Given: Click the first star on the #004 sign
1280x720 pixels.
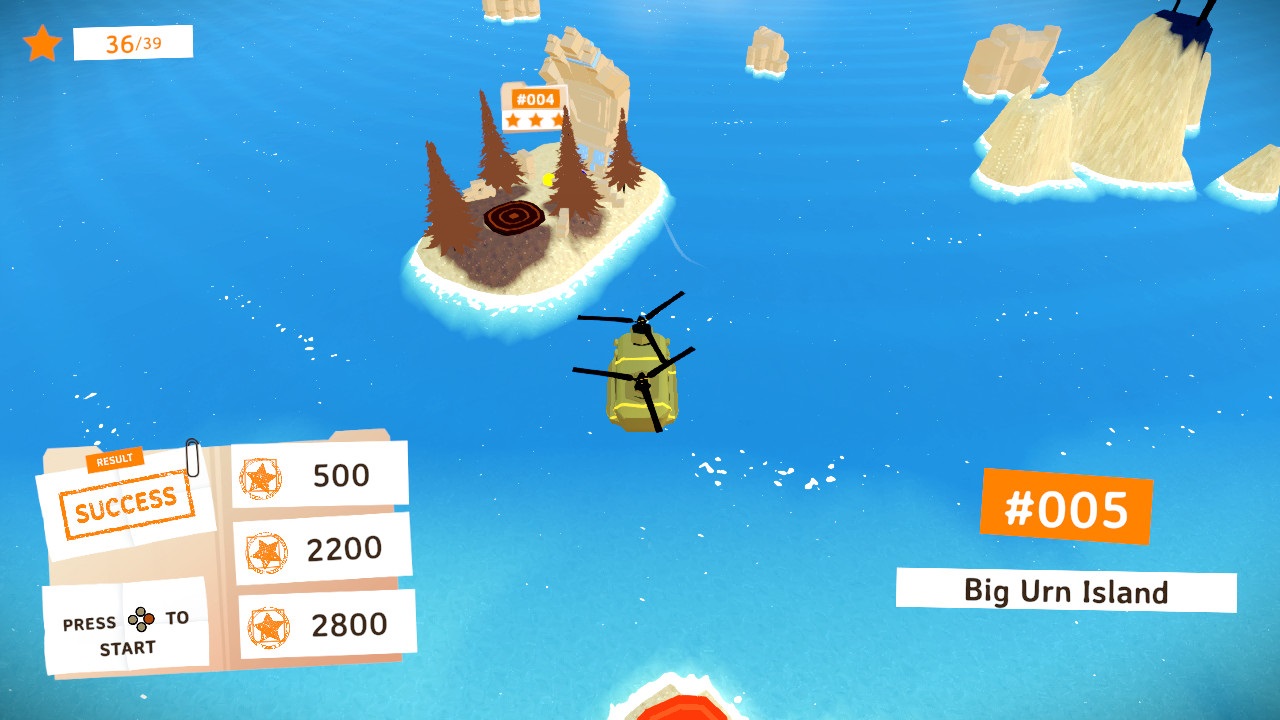Looking at the screenshot, I should point(513,120).
